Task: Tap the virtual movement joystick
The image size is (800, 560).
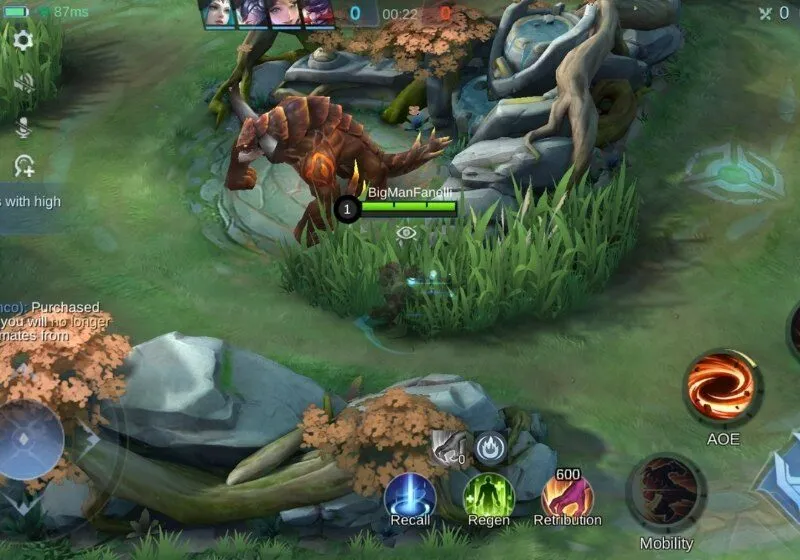Action: (x=30, y=441)
